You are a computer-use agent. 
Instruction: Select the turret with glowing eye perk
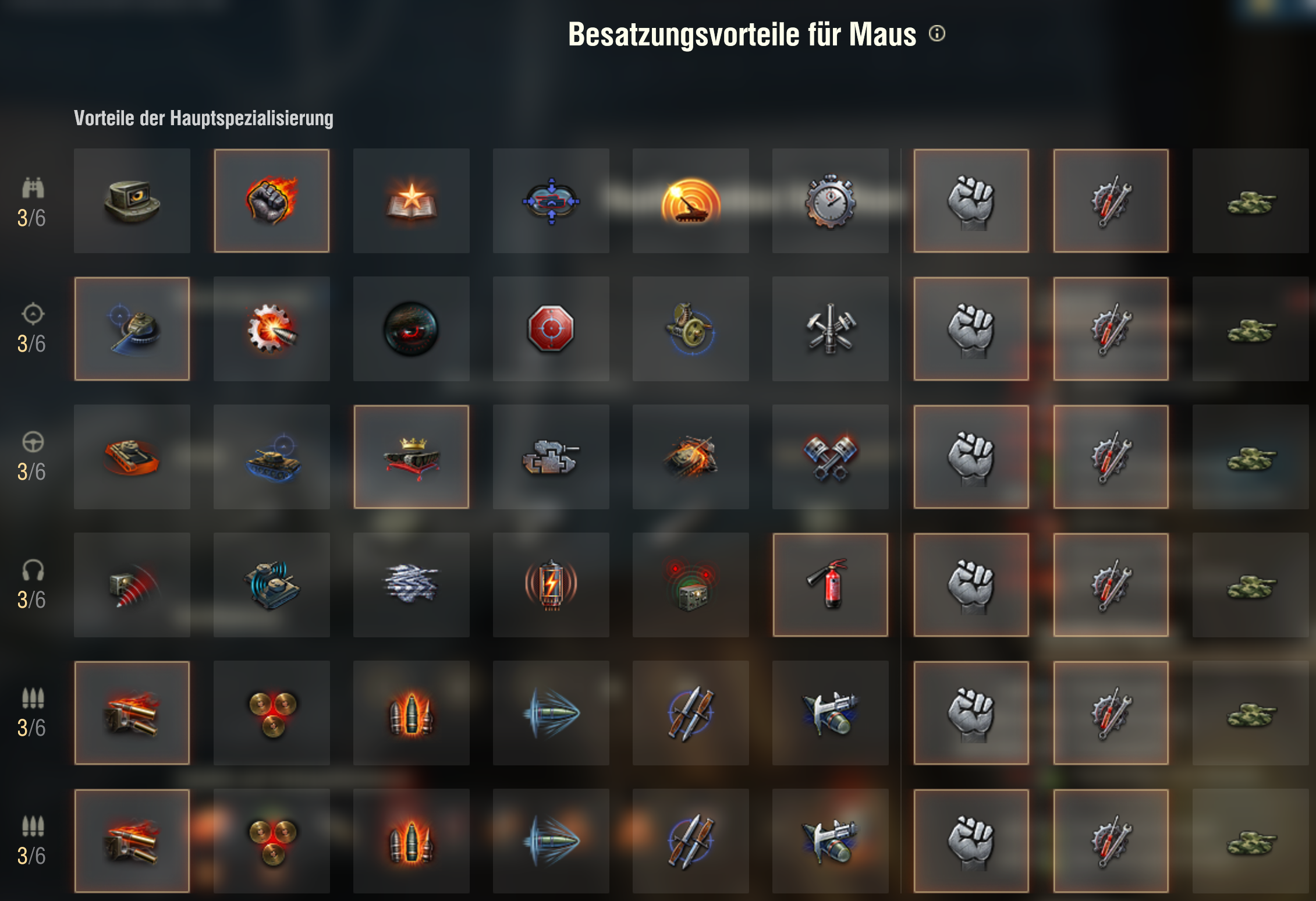[132, 201]
